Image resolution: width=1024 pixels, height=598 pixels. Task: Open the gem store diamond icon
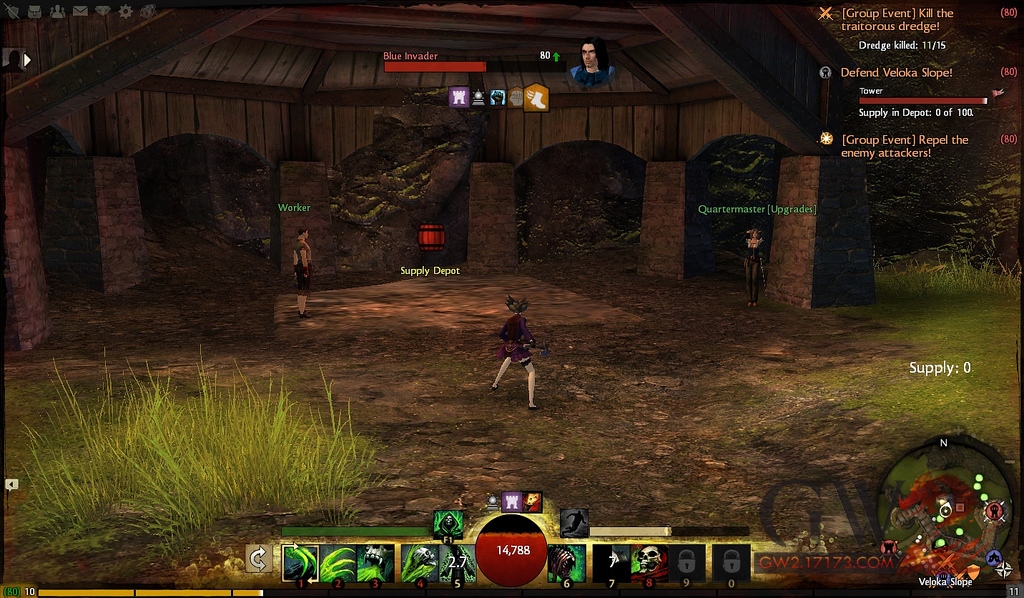pos(102,12)
